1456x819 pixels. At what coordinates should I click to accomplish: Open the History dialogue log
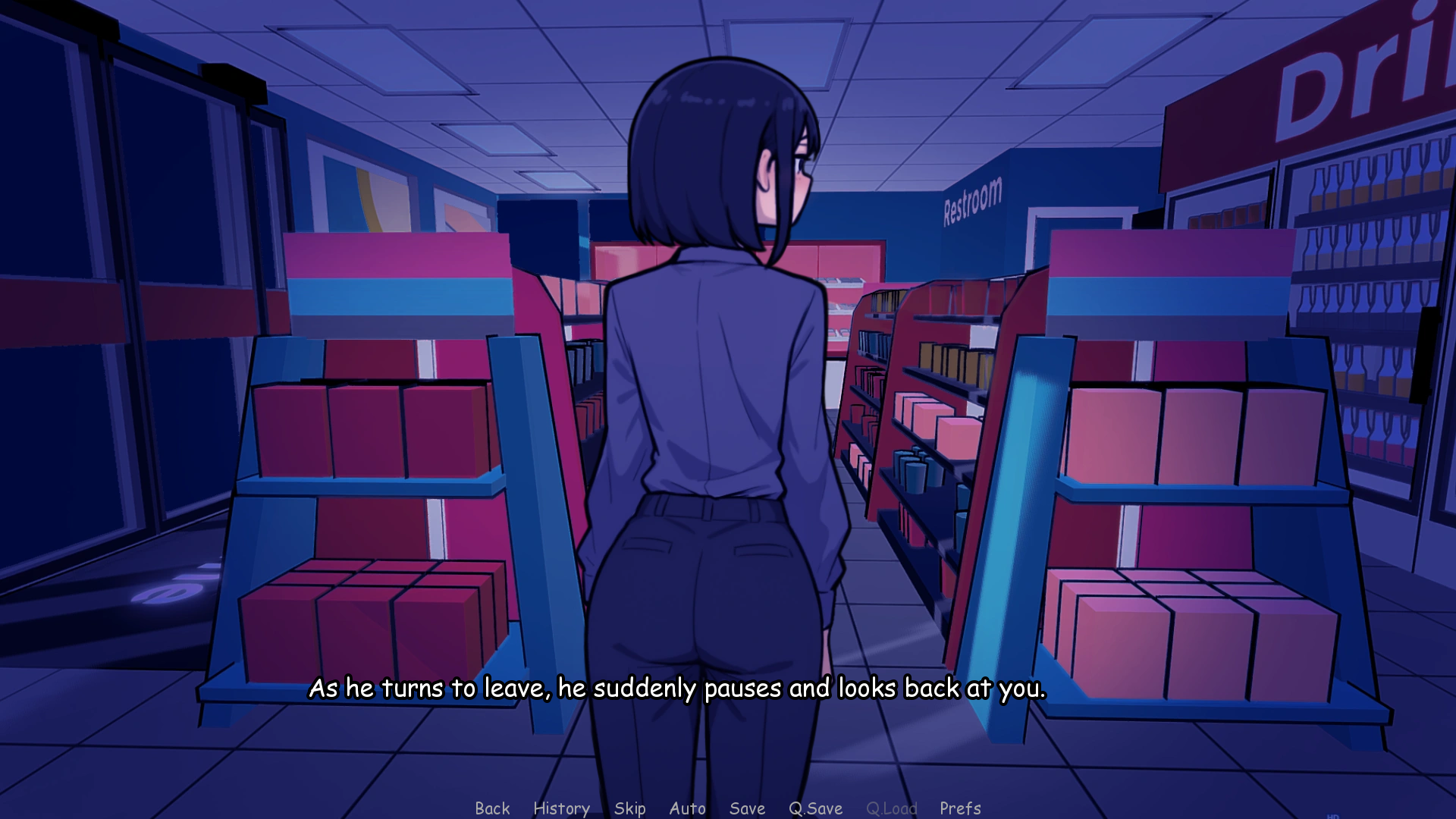(561, 808)
